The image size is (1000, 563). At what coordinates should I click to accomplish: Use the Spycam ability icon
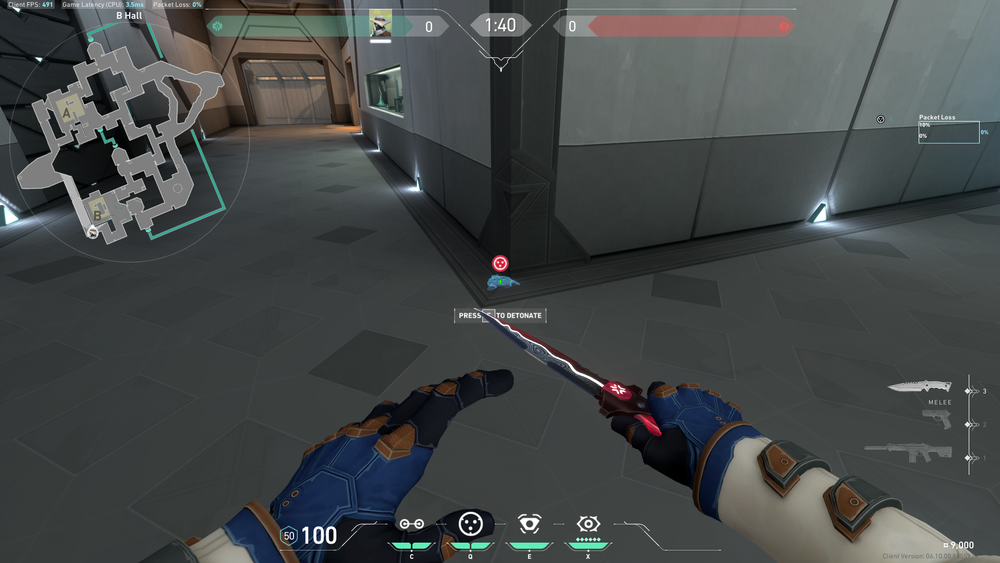pos(529,523)
